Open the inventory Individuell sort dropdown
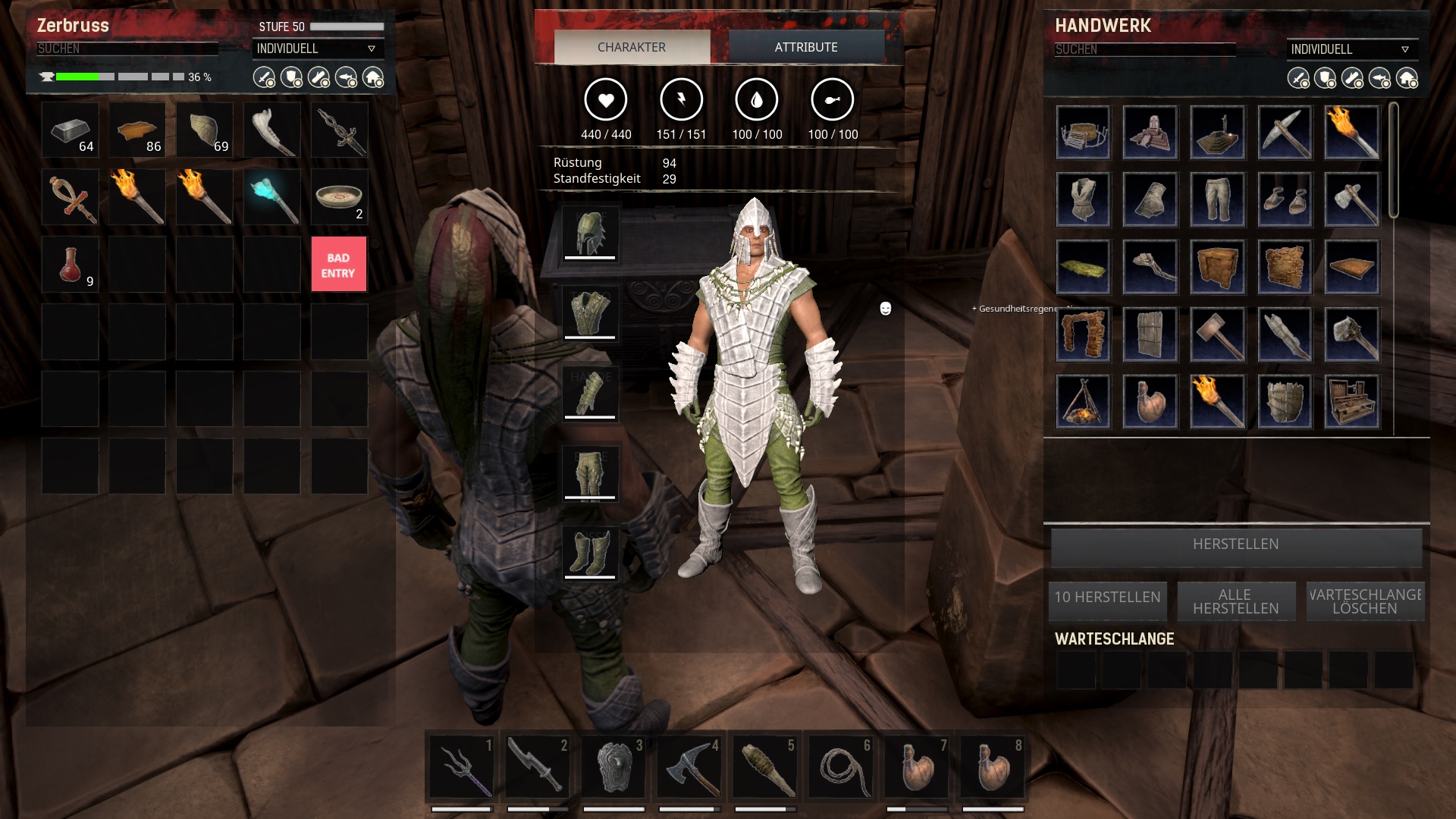Image resolution: width=1456 pixels, height=819 pixels. coord(317,49)
